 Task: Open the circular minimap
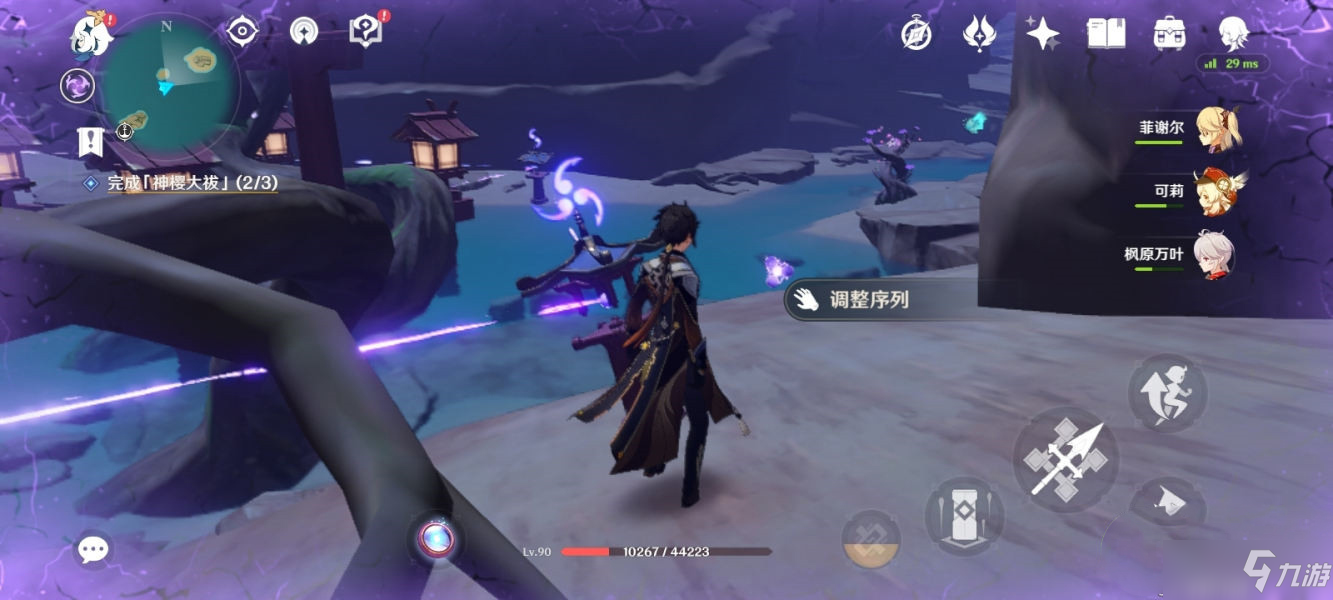tap(171, 83)
